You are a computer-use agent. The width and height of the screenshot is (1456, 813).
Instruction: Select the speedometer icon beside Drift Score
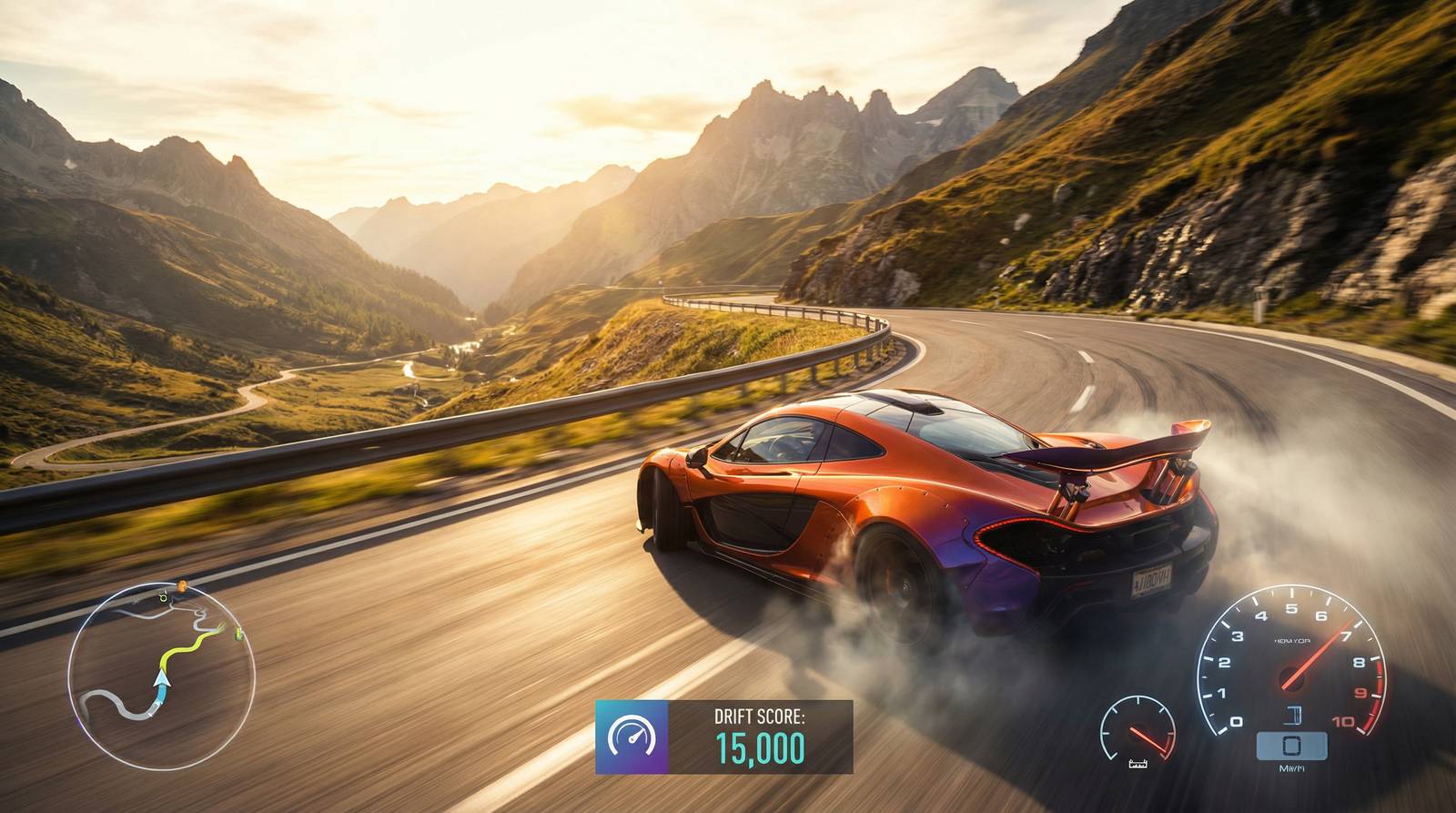[x=632, y=737]
